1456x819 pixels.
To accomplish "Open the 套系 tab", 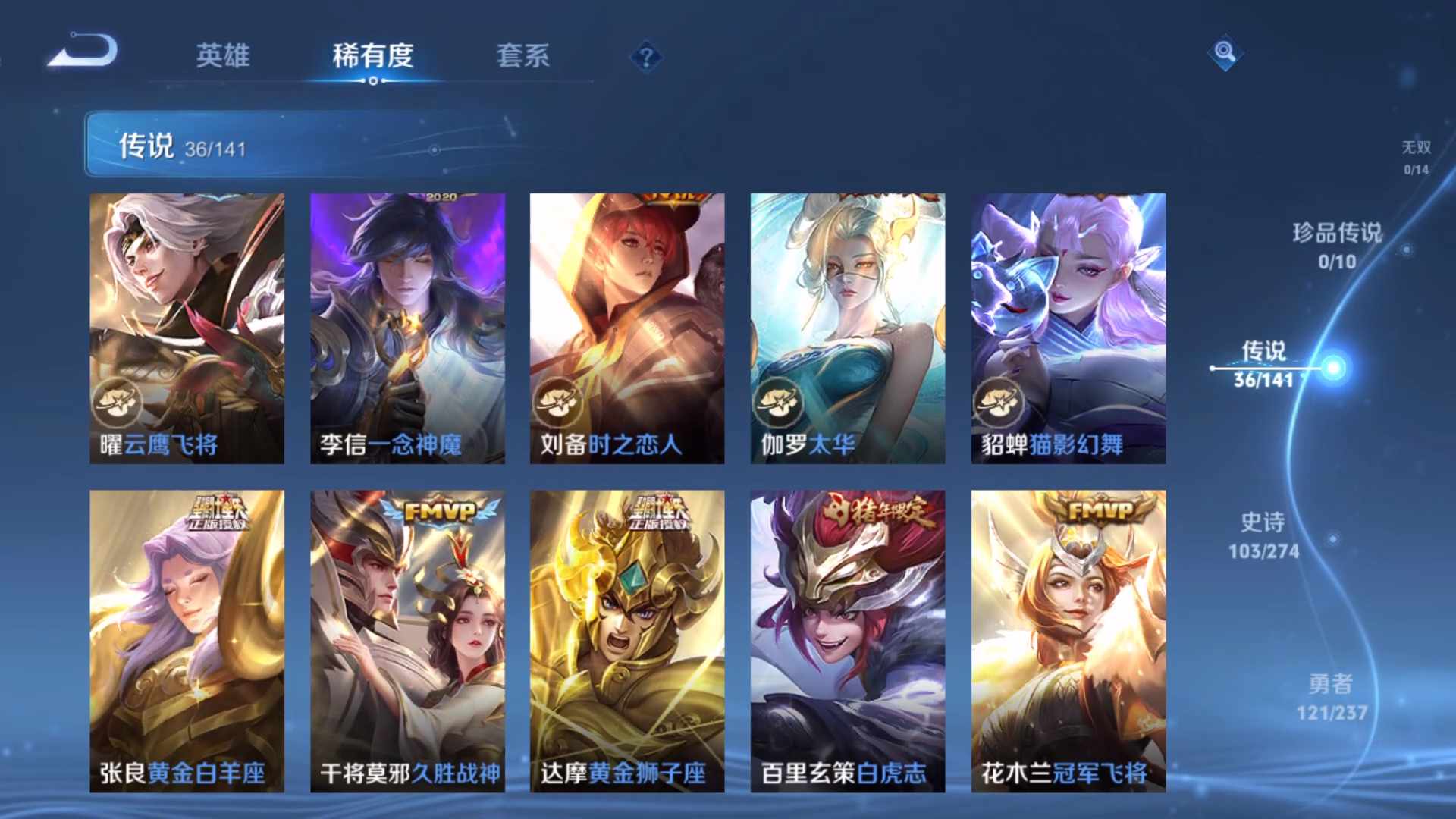I will tap(522, 56).
